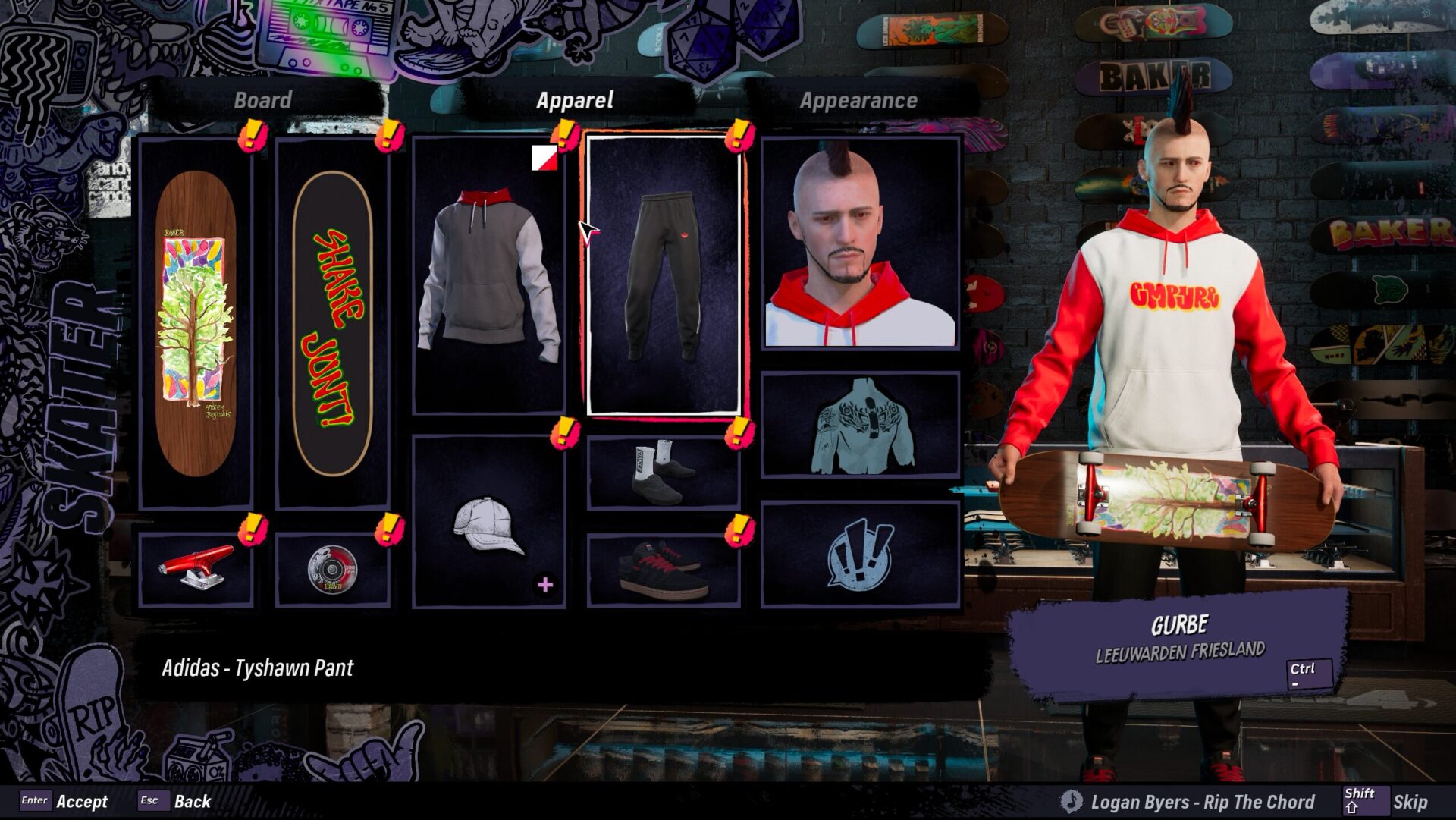Screen dimensions: 1456x820
Task: Open the back tattoo slot
Action: pyautogui.click(x=860, y=426)
